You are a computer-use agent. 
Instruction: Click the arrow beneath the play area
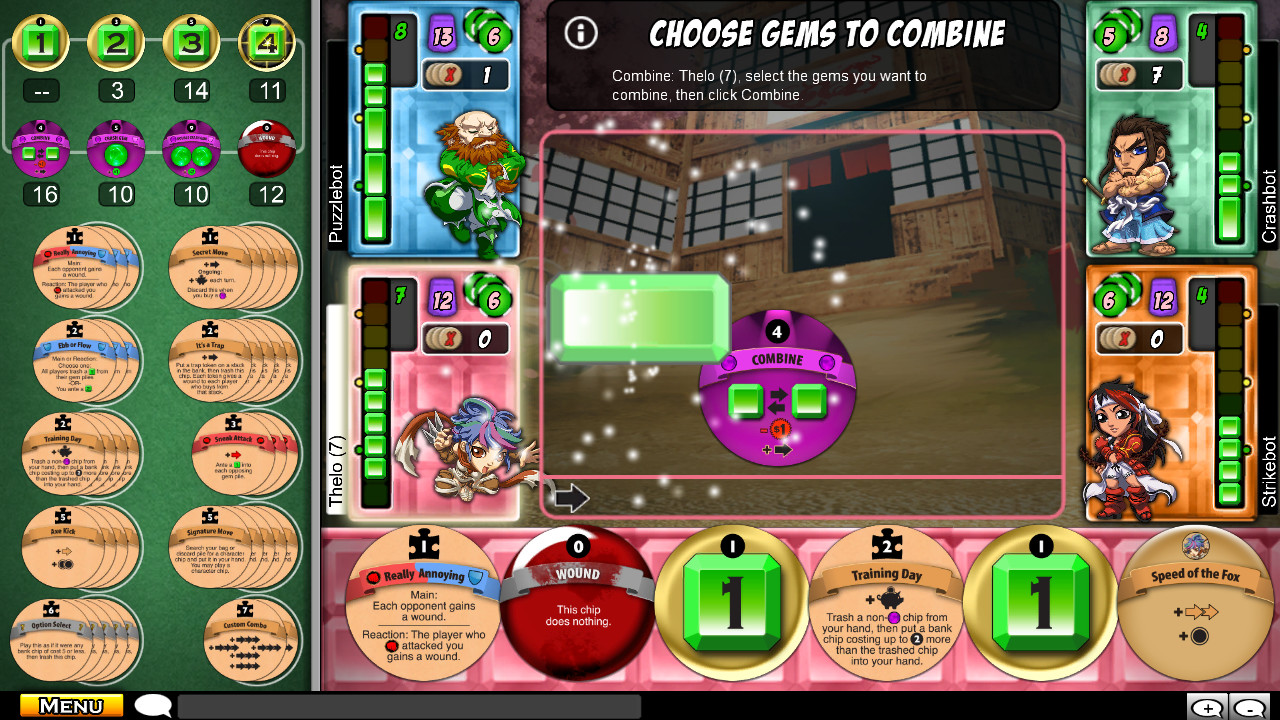573,497
